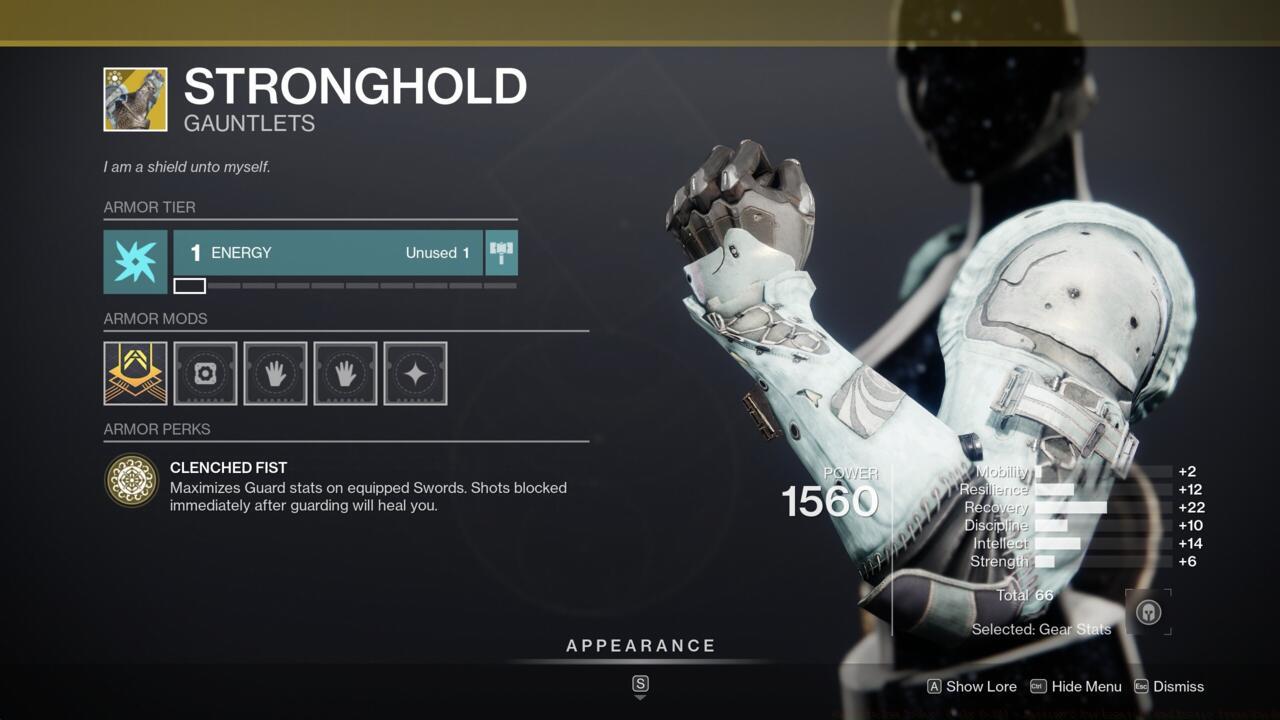Expand the Appearance section
1280x720 pixels.
(x=641, y=645)
